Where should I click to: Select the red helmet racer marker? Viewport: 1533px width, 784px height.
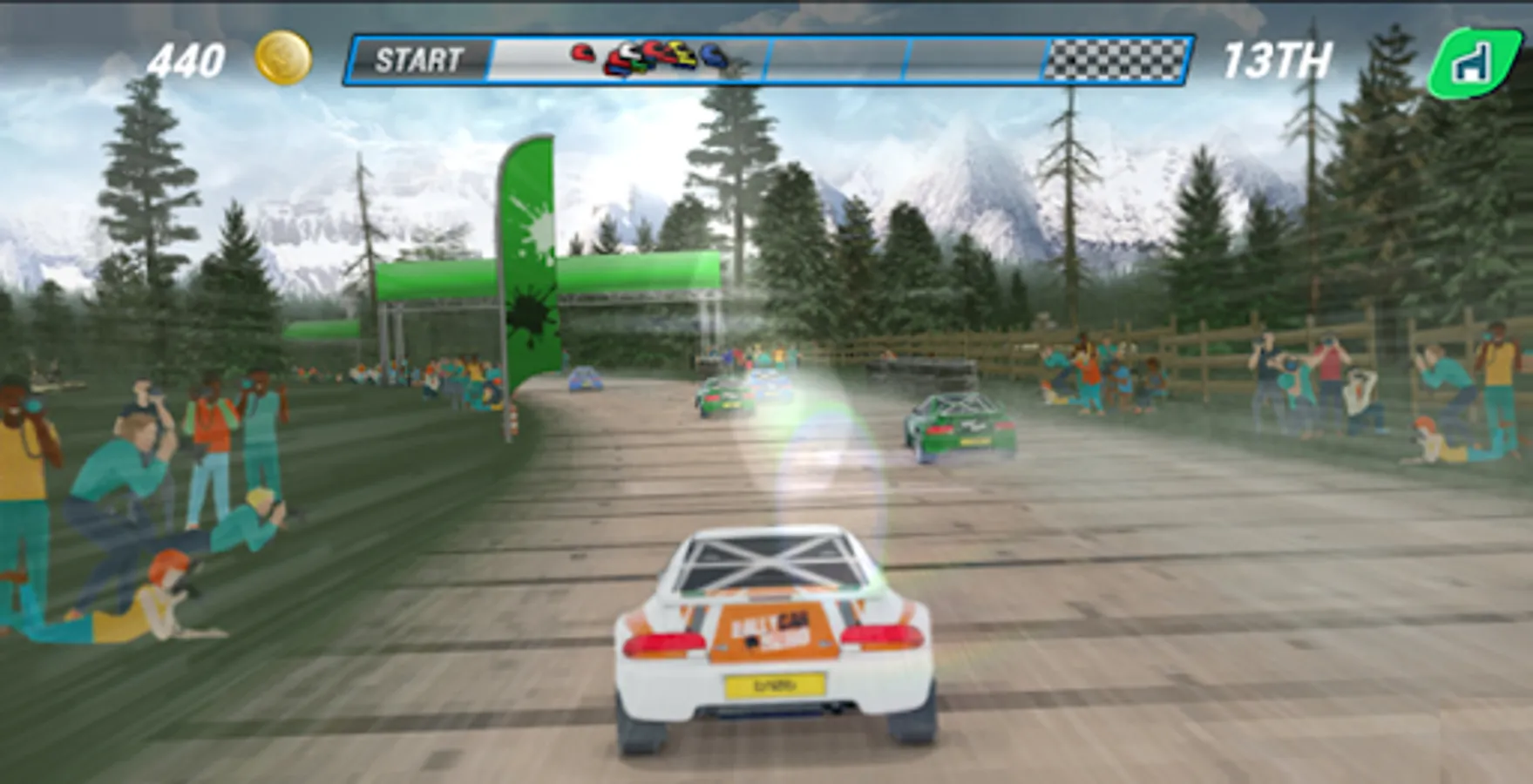click(x=582, y=52)
